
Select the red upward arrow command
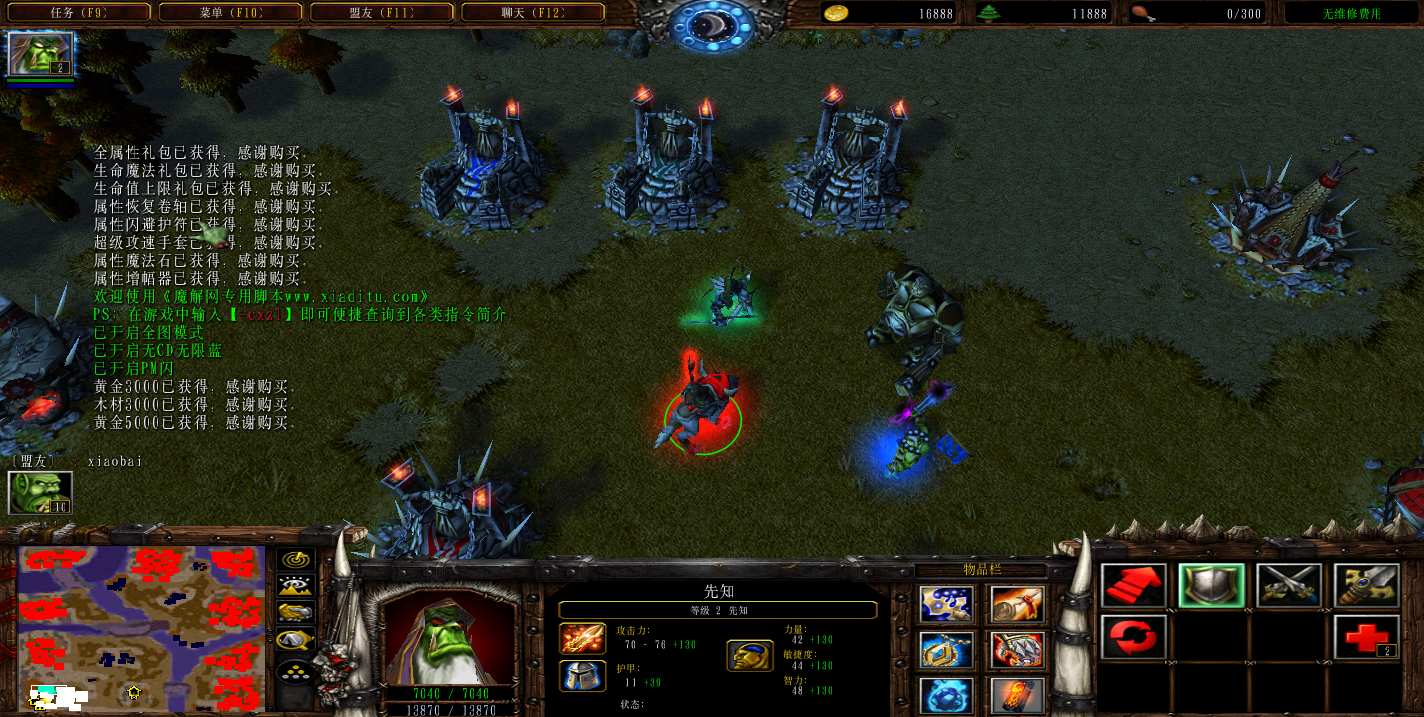(x=1133, y=587)
